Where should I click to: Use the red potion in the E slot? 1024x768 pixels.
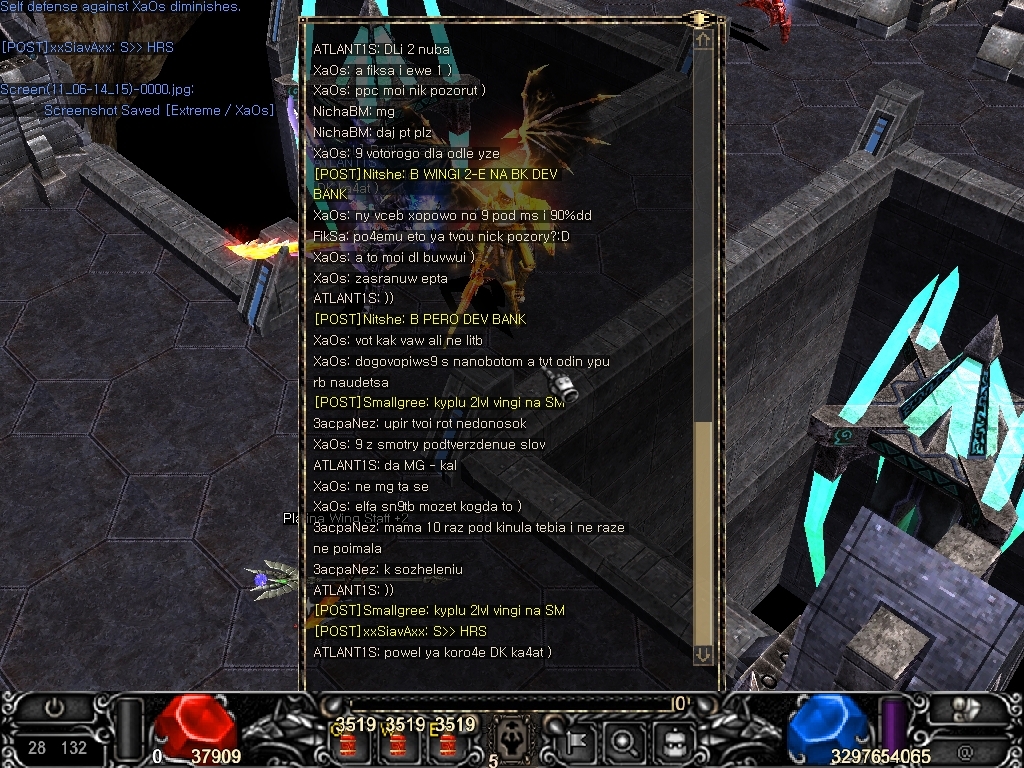[x=447, y=743]
